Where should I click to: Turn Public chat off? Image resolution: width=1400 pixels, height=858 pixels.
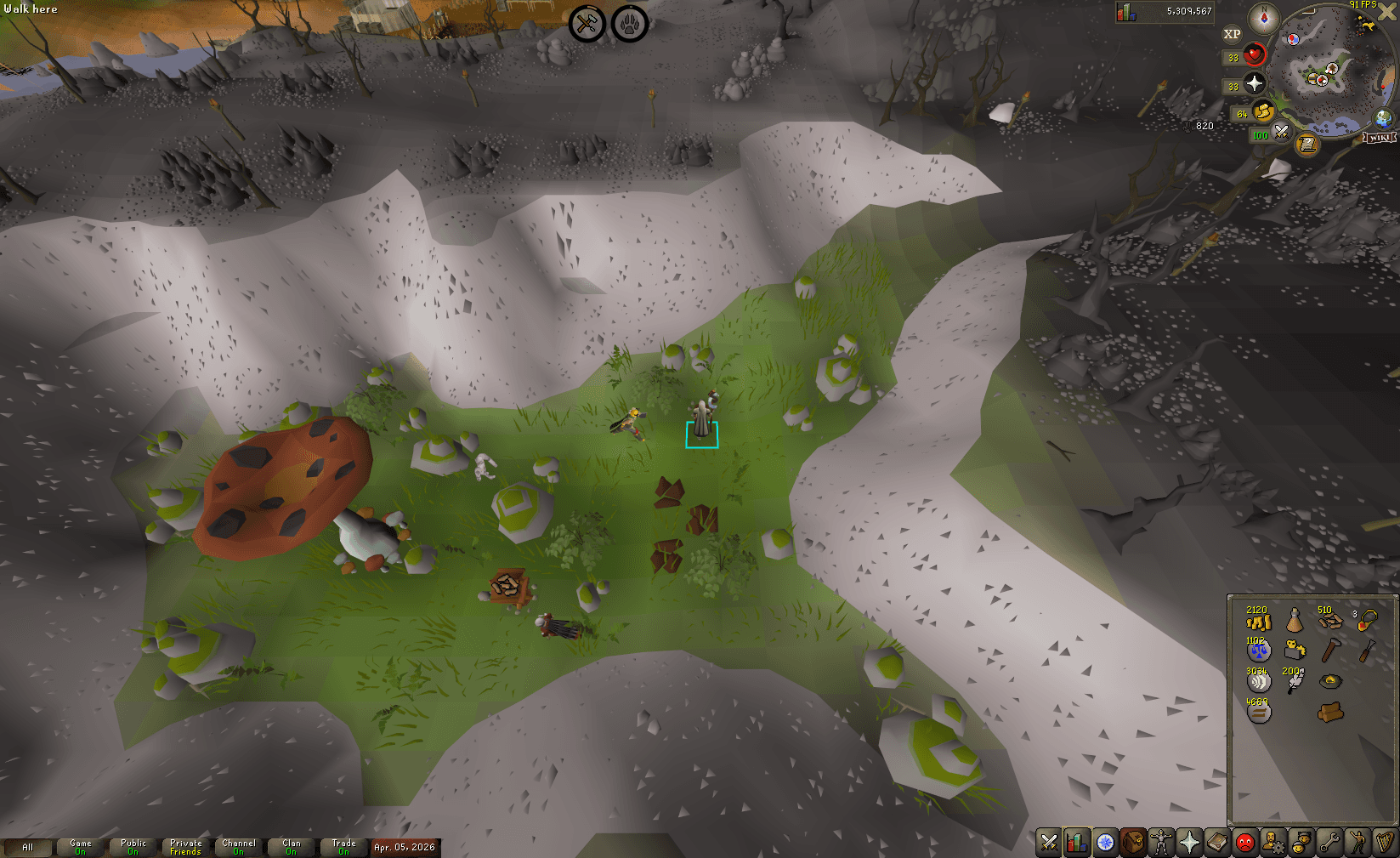point(133,844)
